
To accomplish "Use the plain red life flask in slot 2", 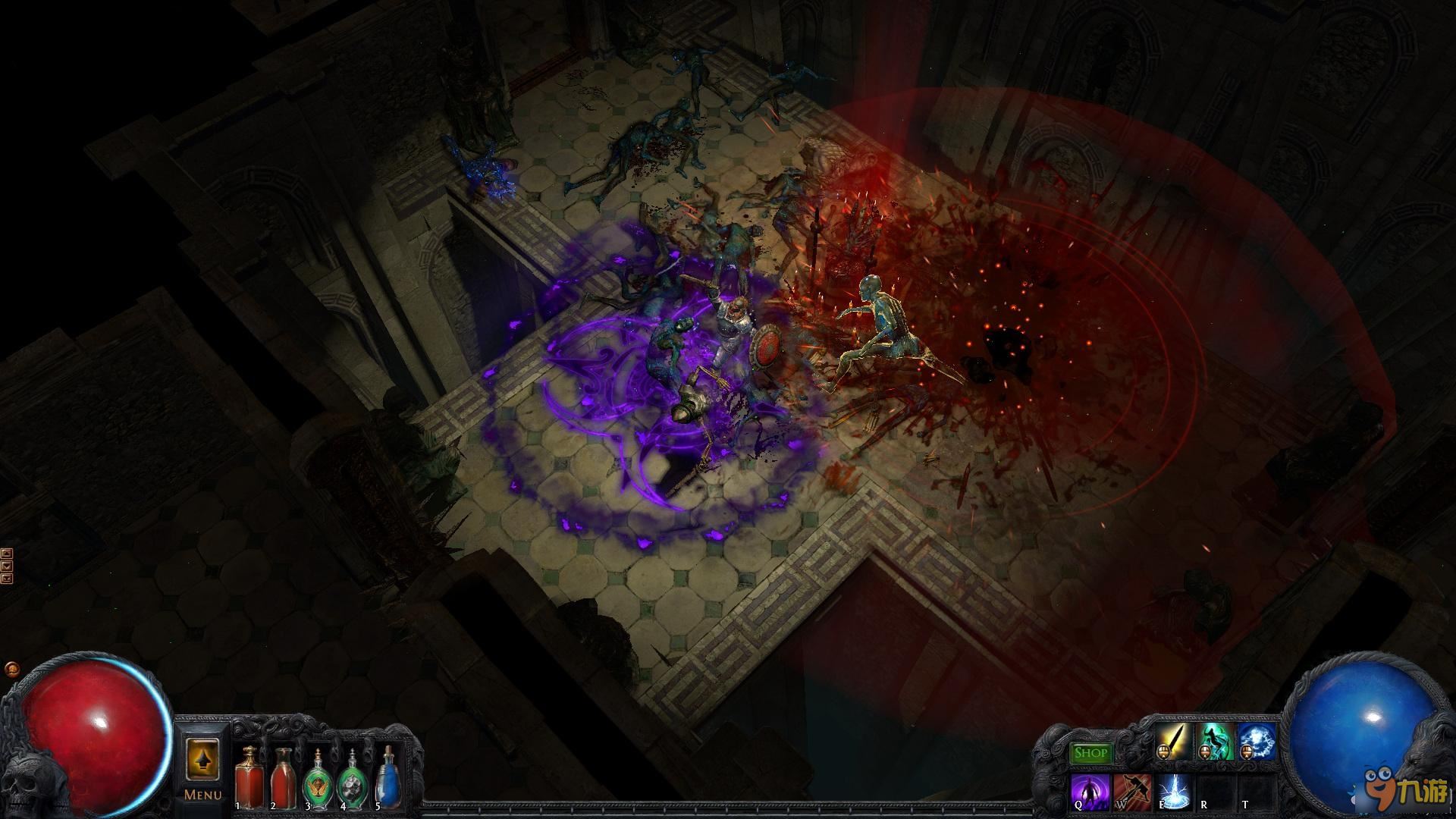I will (283, 777).
